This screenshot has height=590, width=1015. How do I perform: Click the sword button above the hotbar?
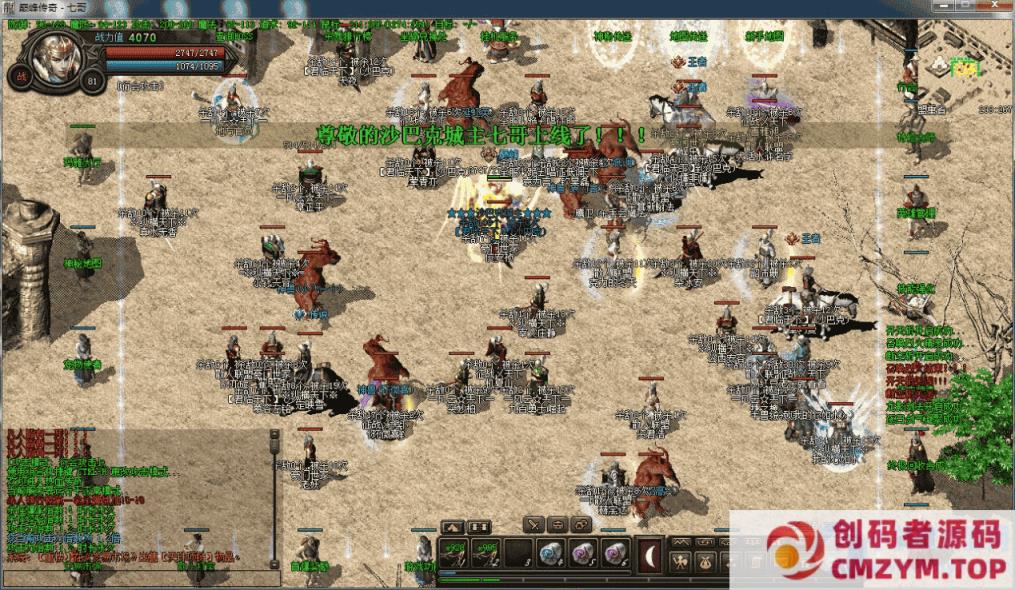click(x=535, y=524)
